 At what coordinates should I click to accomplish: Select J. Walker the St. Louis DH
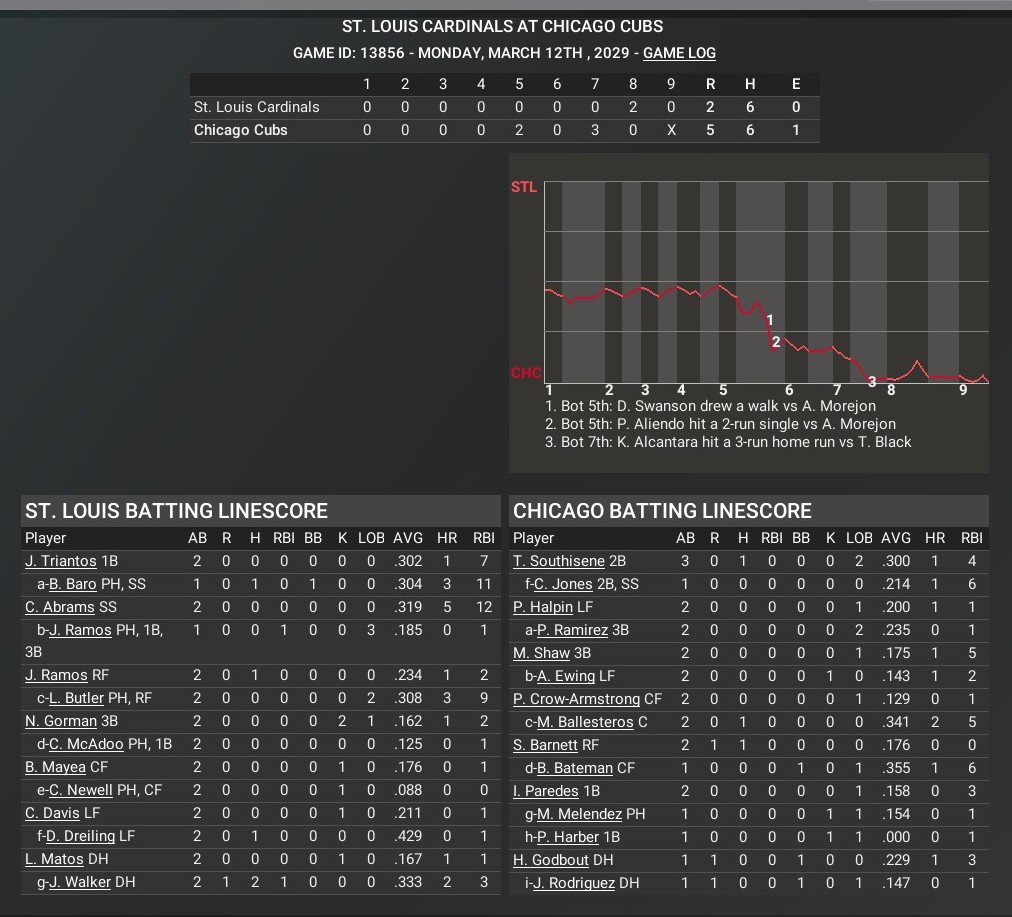point(79,882)
